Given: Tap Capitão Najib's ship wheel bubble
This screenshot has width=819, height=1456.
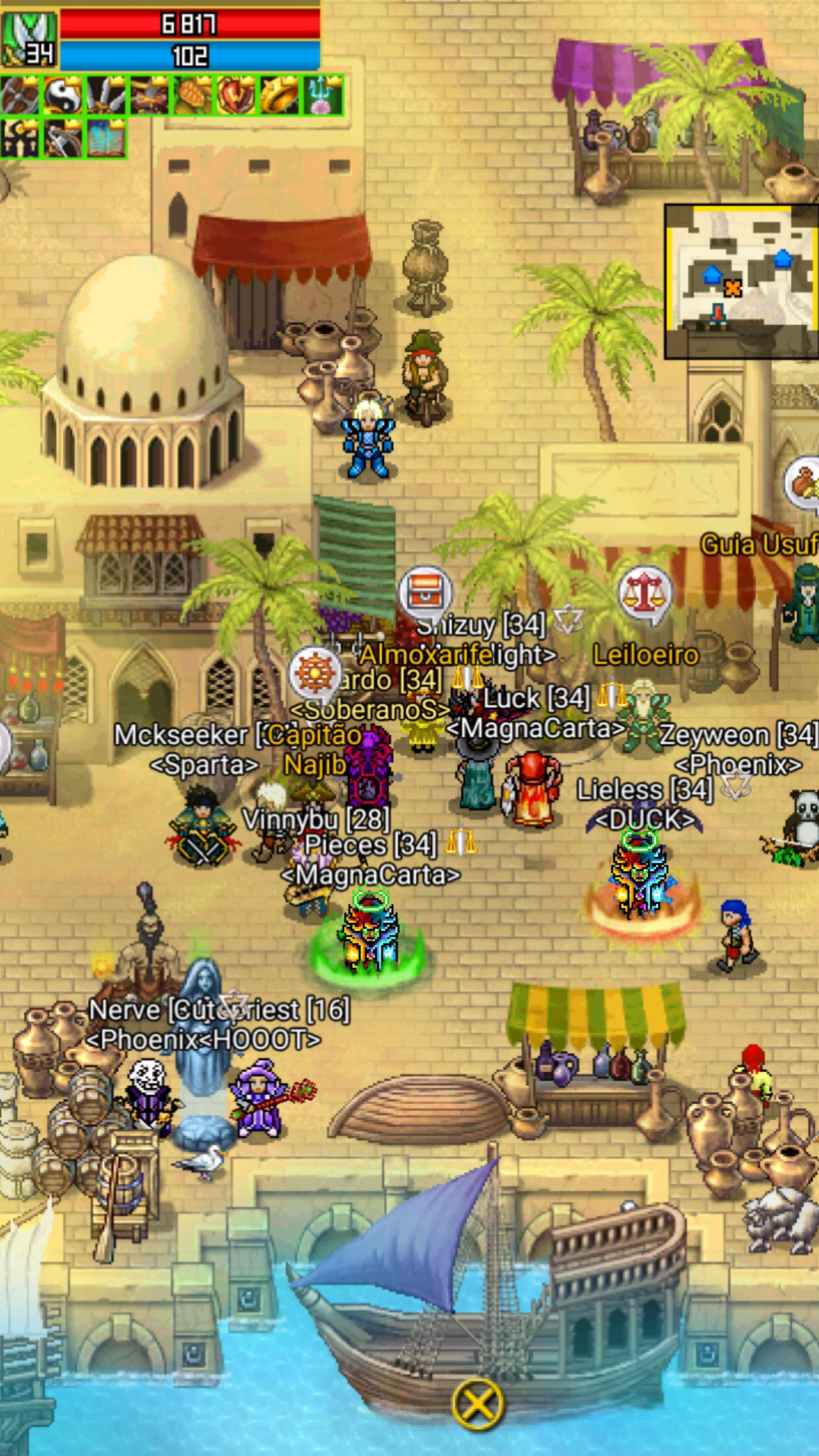Looking at the screenshot, I should 314,674.
